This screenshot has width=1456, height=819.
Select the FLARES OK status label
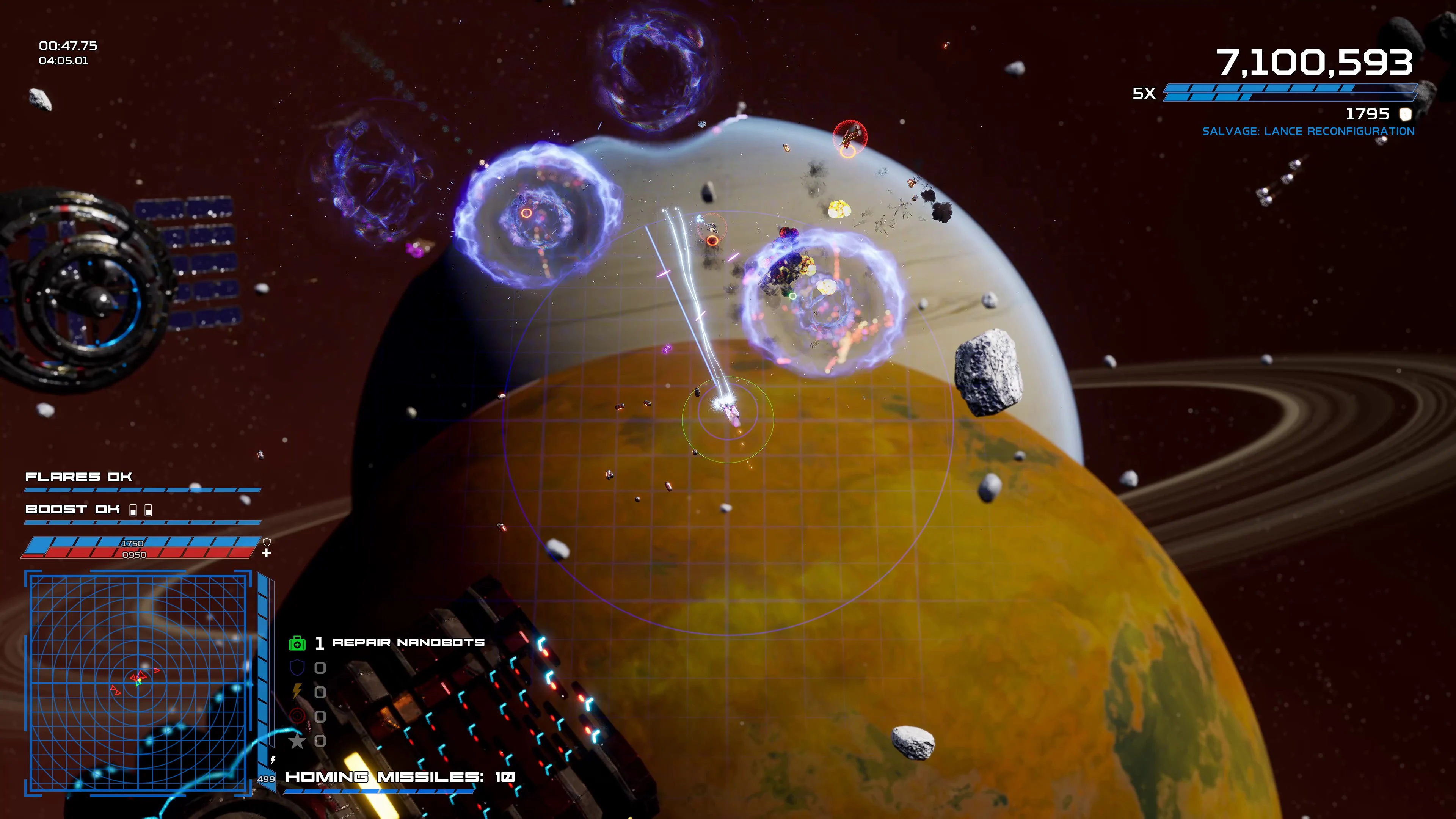point(78,476)
